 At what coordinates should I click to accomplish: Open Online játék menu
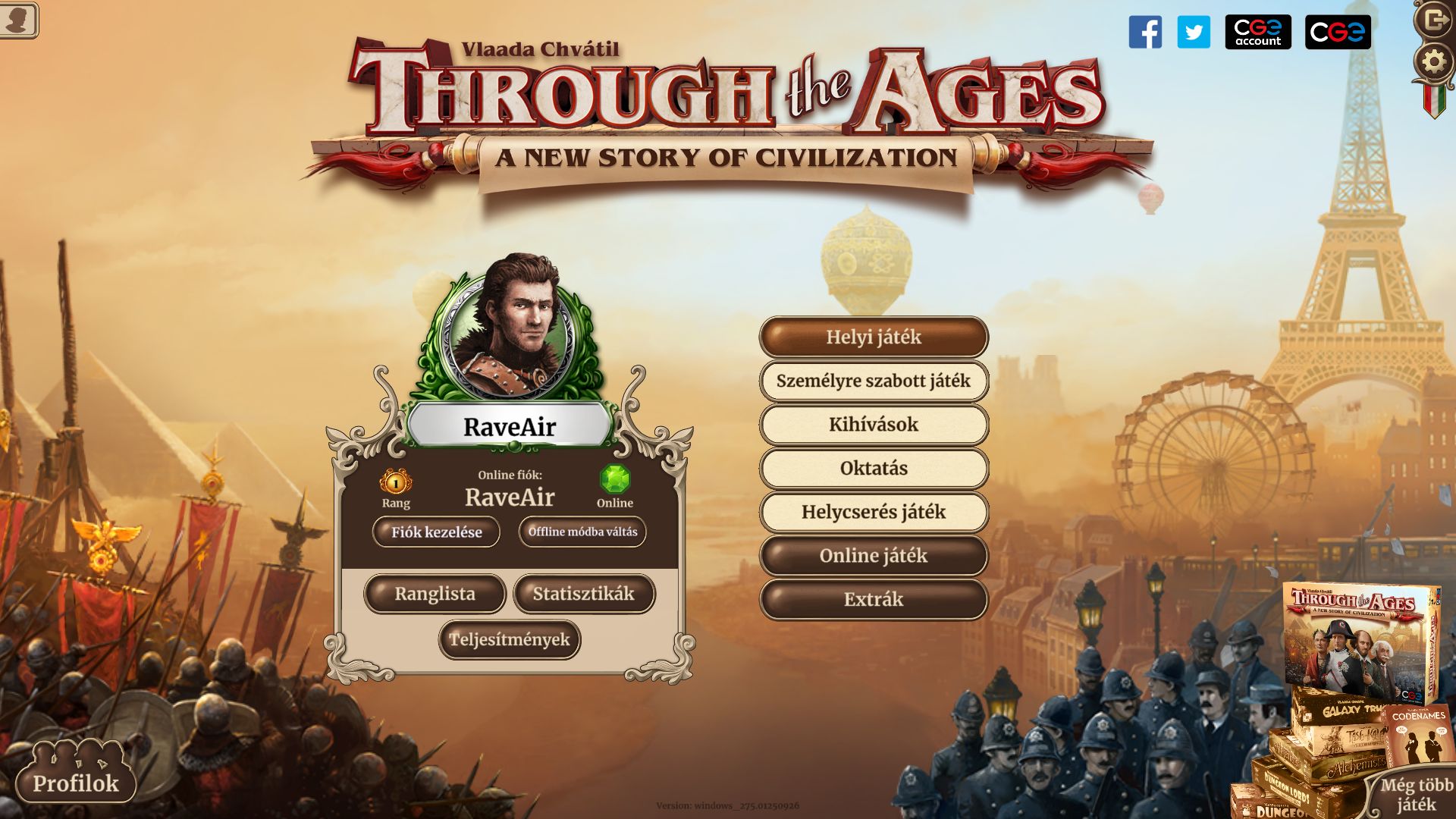(x=874, y=556)
